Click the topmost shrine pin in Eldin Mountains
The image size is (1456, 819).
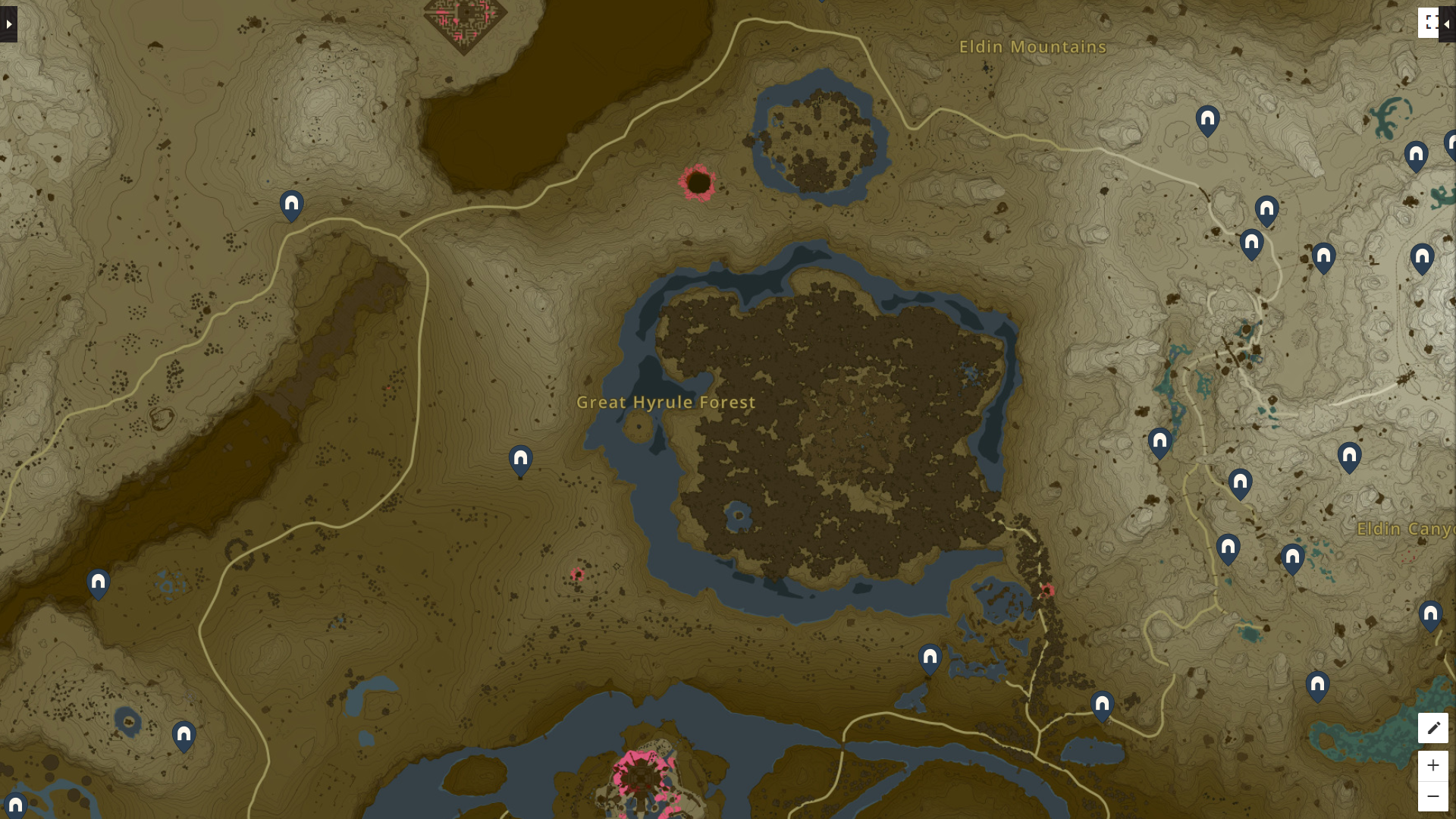click(1208, 118)
